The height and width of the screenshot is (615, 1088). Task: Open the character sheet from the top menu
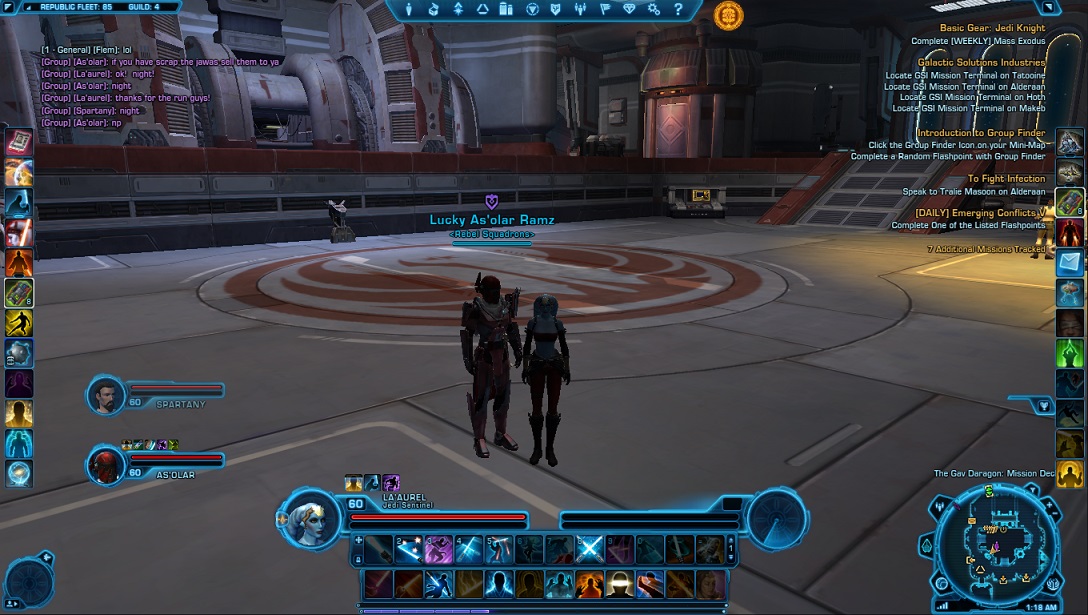click(409, 9)
